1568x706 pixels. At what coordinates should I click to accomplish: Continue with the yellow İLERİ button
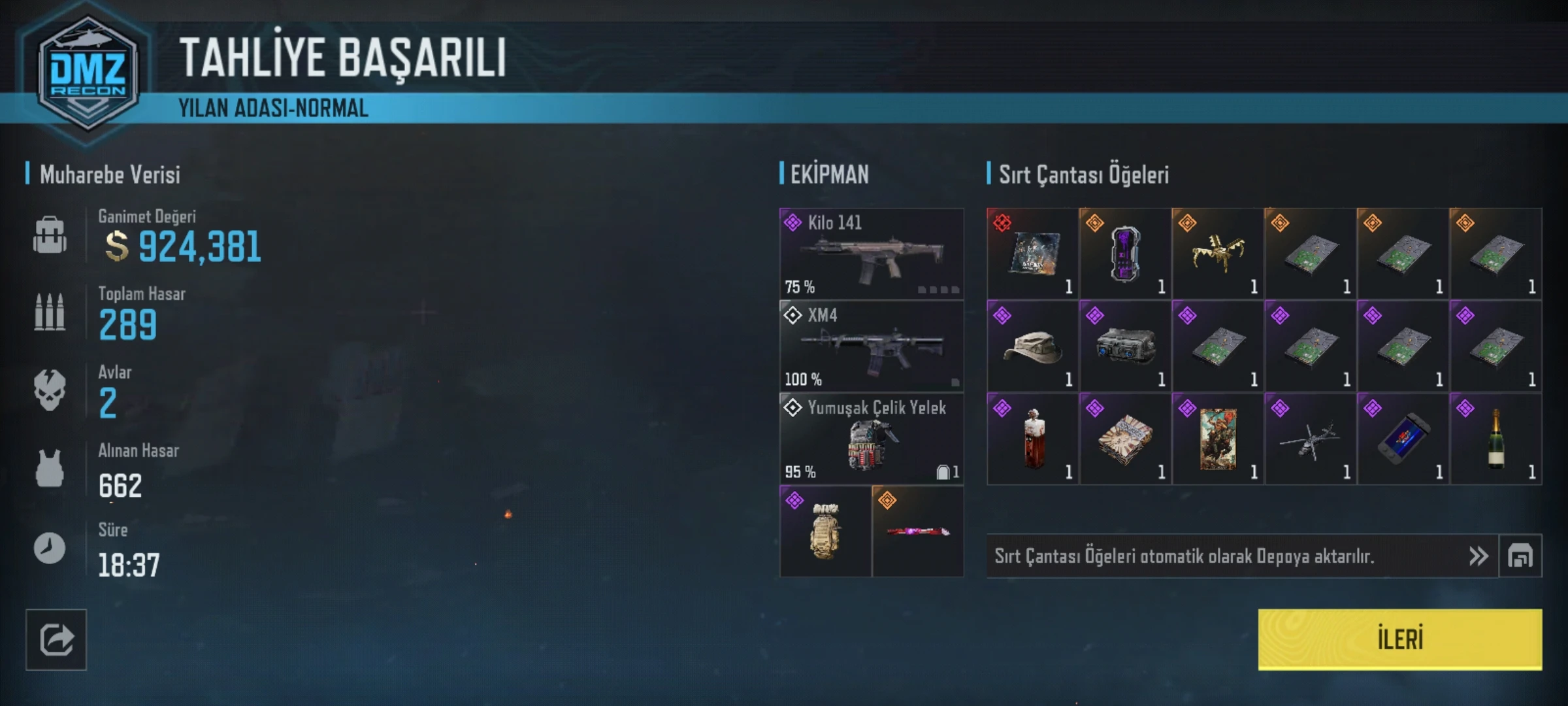coord(1399,639)
